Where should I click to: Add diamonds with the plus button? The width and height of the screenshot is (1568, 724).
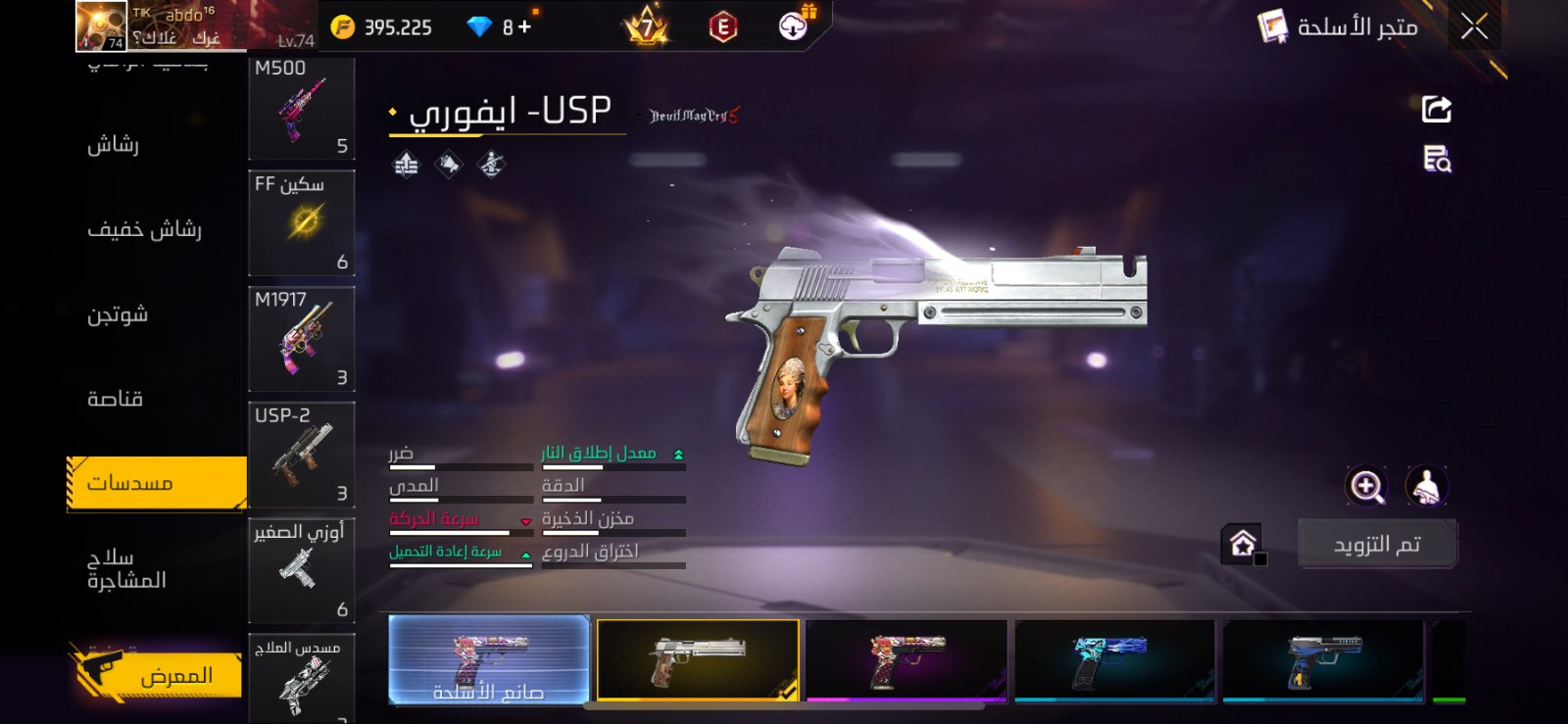[524, 27]
